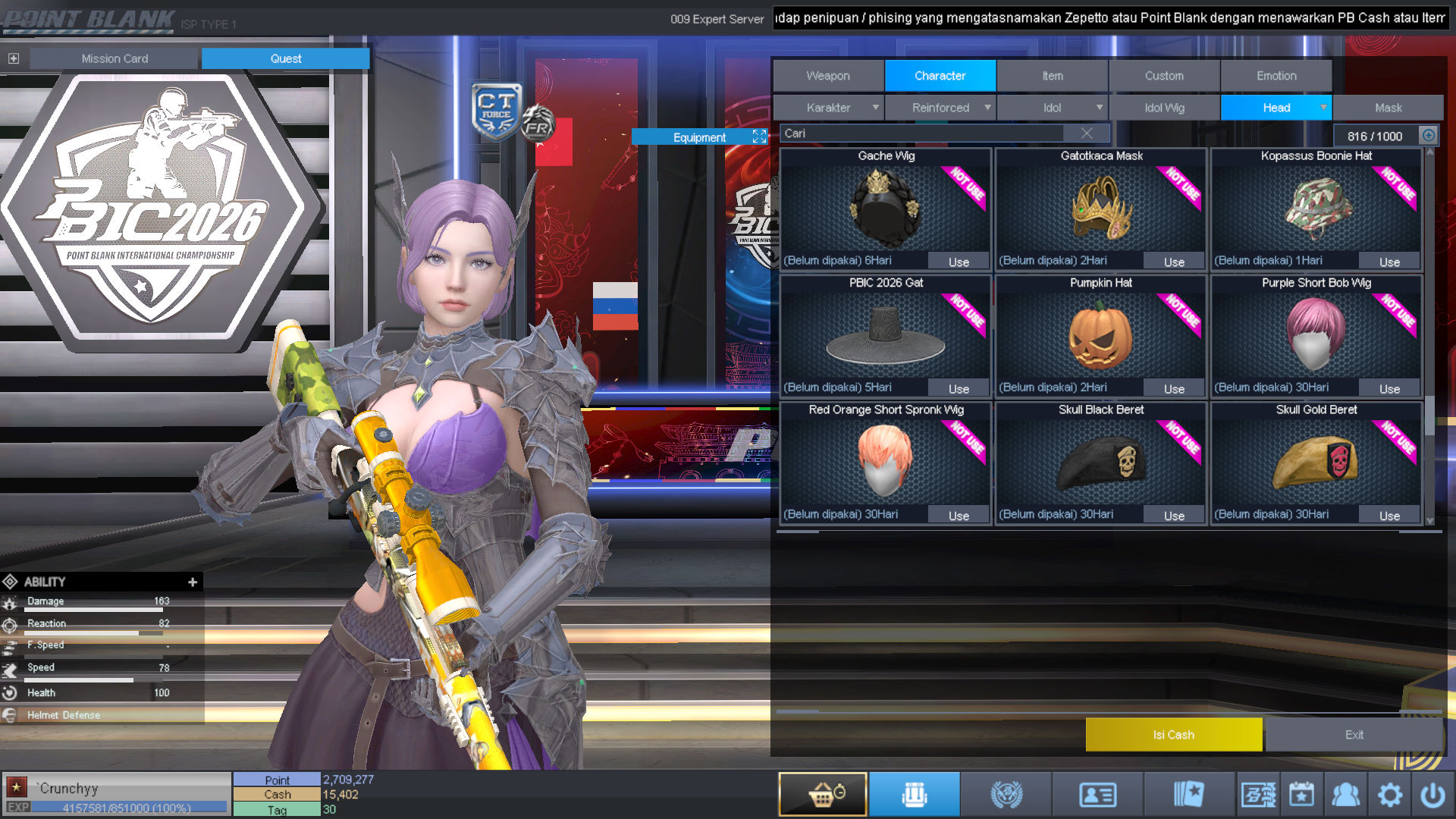Clear the search box with X
Viewport: 1456px width, 819px height.
tap(1087, 133)
